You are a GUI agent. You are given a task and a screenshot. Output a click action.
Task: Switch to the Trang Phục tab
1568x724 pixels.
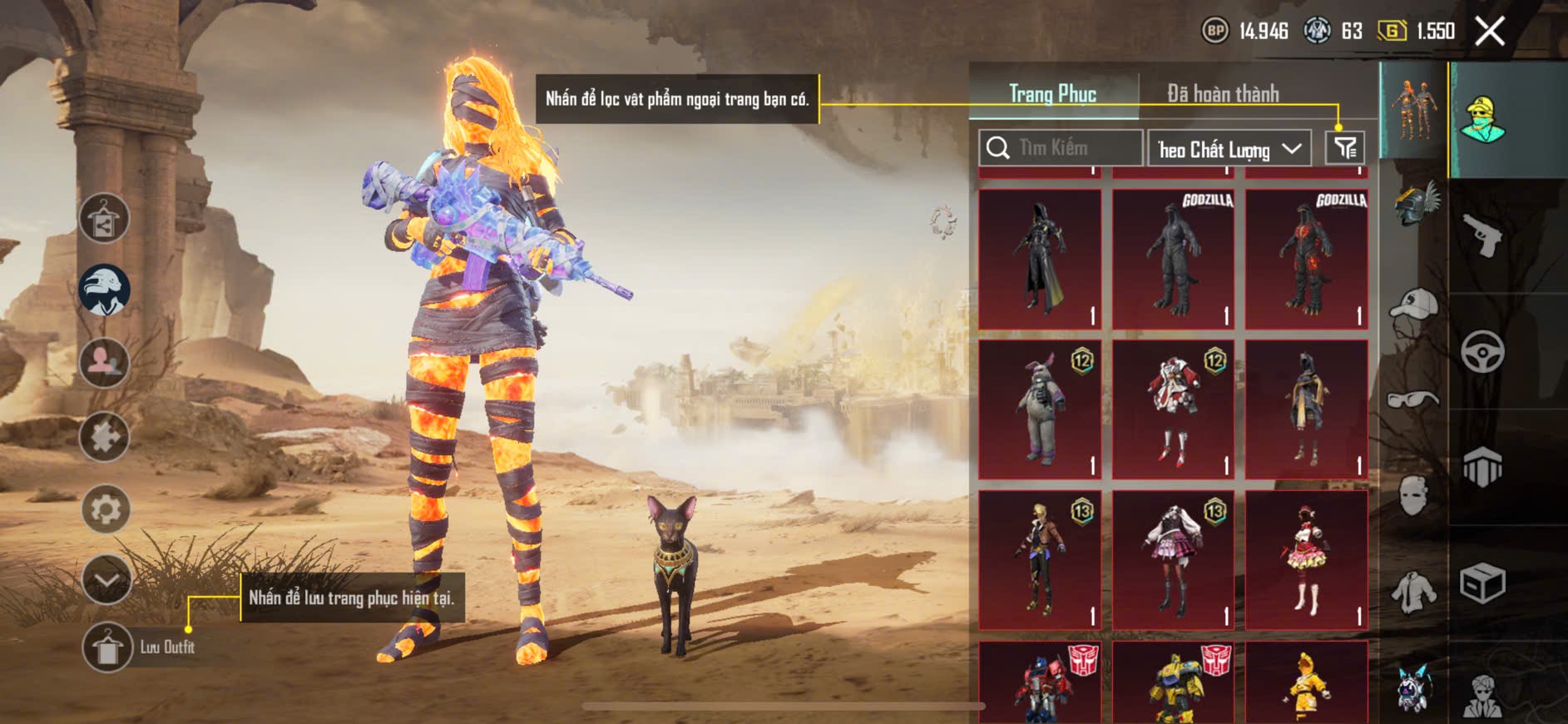point(1052,94)
